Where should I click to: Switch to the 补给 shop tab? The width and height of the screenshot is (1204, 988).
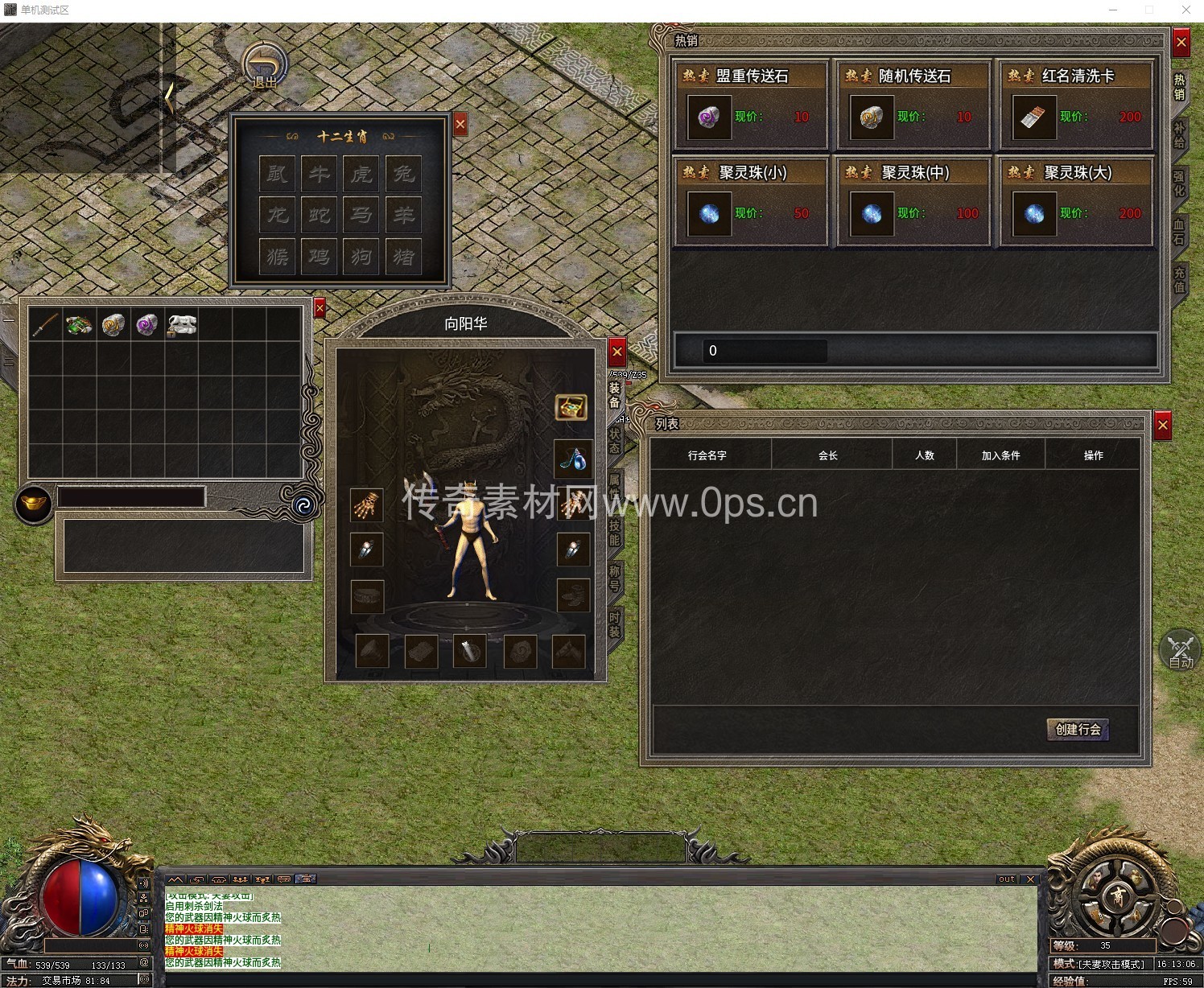[x=1179, y=135]
